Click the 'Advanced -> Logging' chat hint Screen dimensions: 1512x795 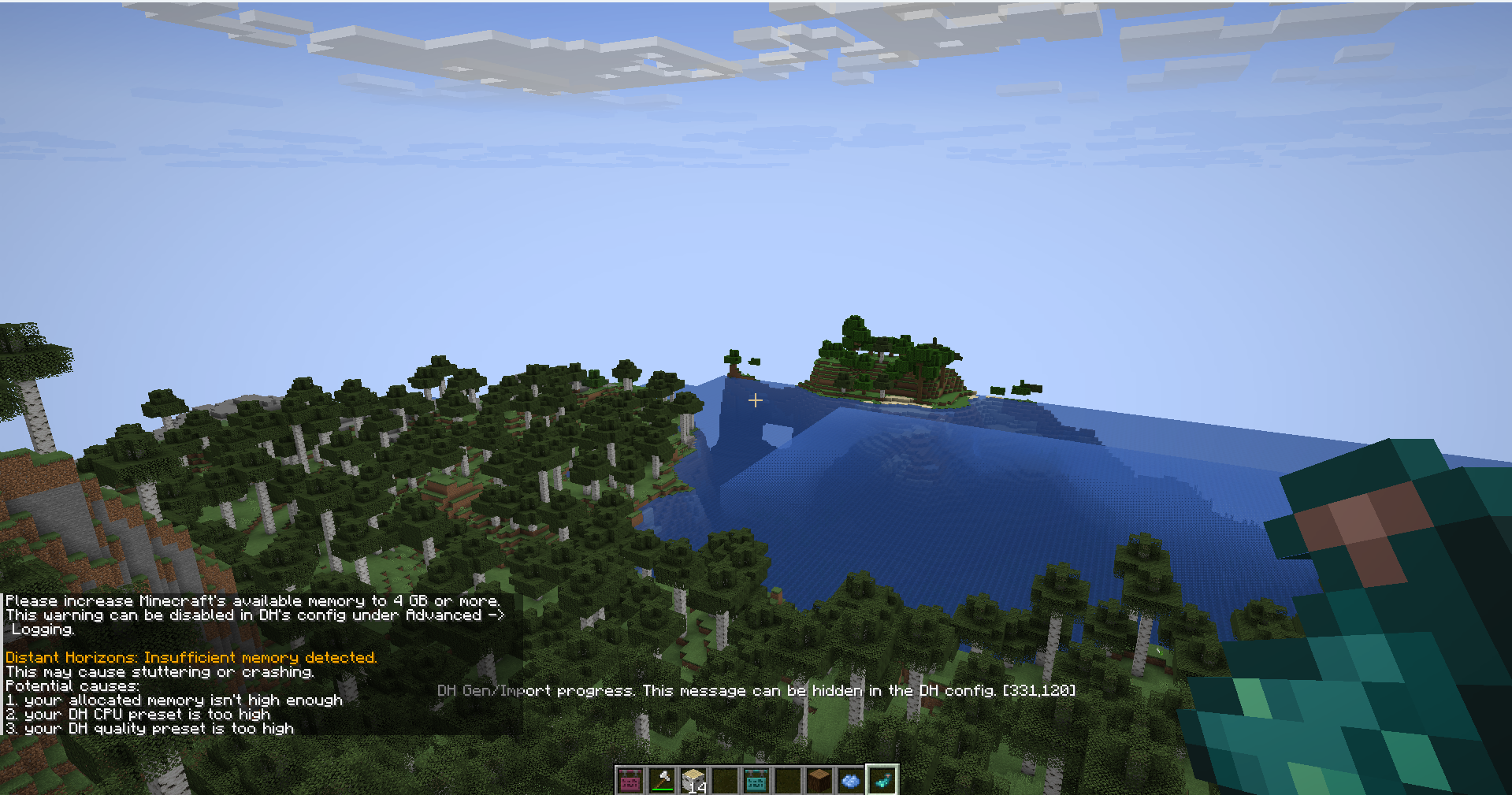[252, 615]
